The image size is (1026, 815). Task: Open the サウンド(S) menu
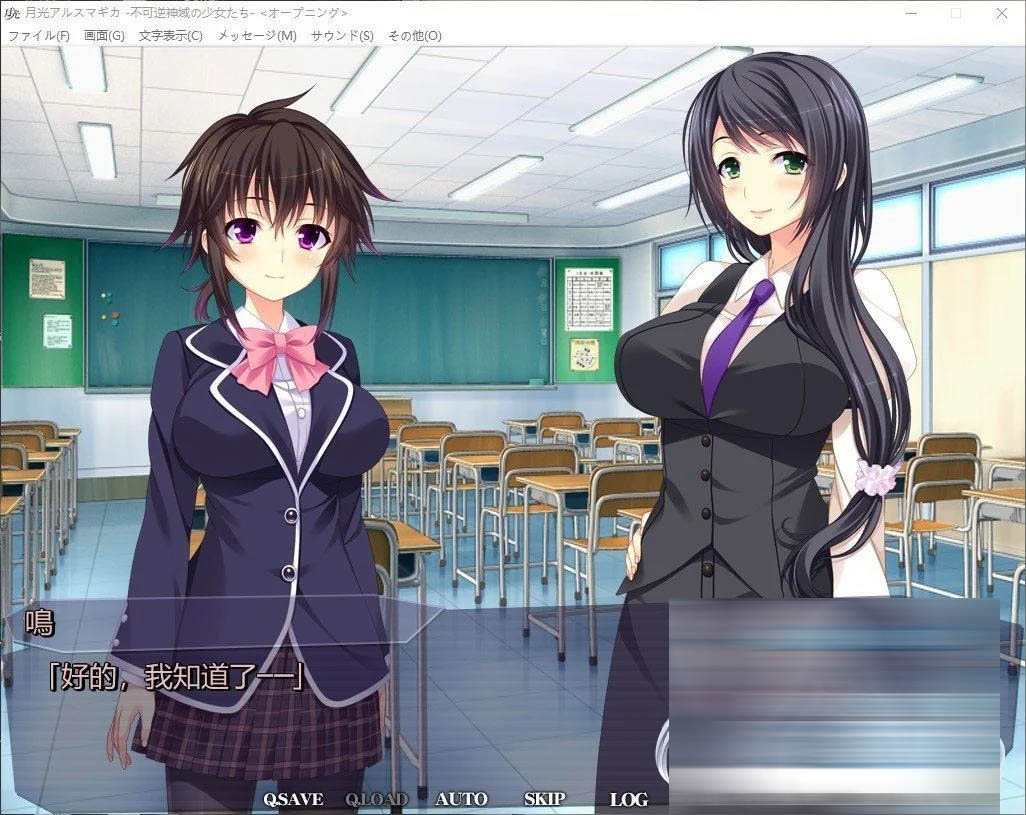pyautogui.click(x=342, y=36)
